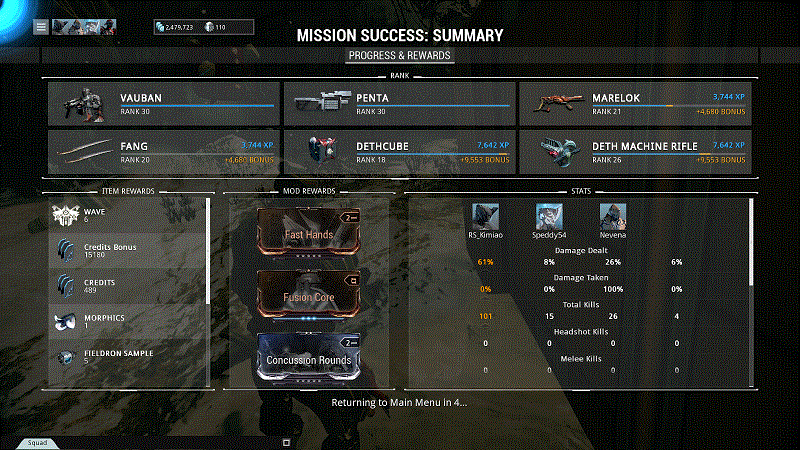Image resolution: width=800 pixels, height=450 pixels.
Task: Select player RS_Kimiao's avatar
Action: (485, 216)
